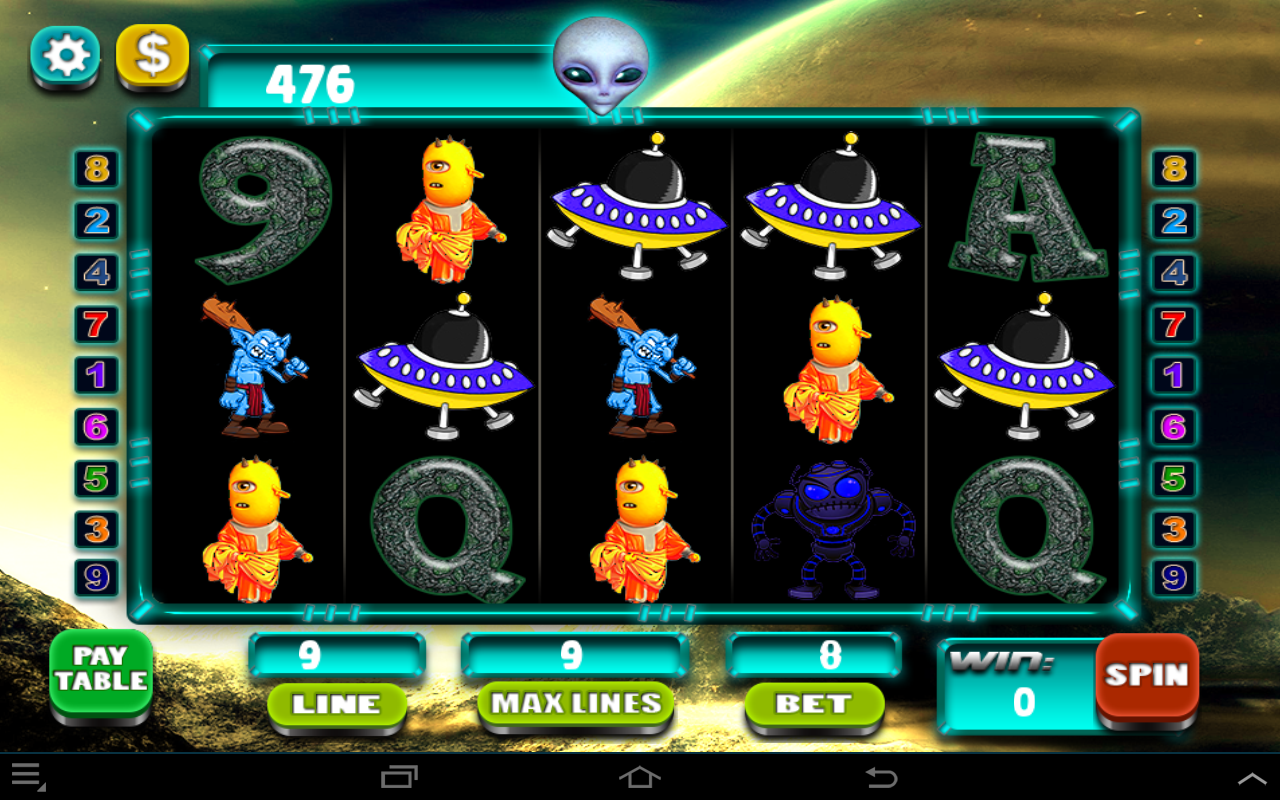Screen dimensions: 1280x800
Task: Click the Q symbol on reel two
Action: (x=443, y=520)
